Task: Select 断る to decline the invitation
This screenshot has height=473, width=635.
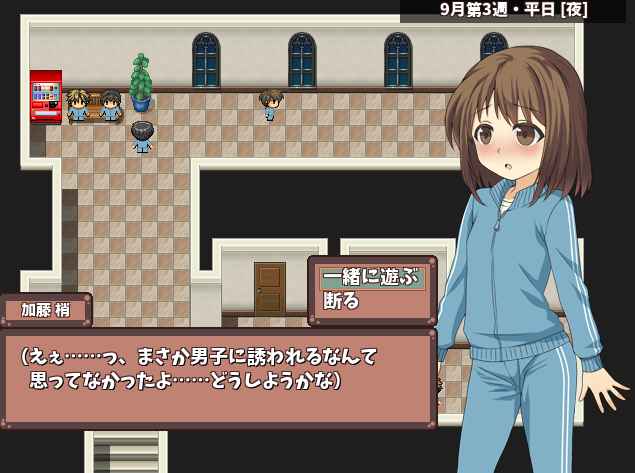Action: [342, 301]
